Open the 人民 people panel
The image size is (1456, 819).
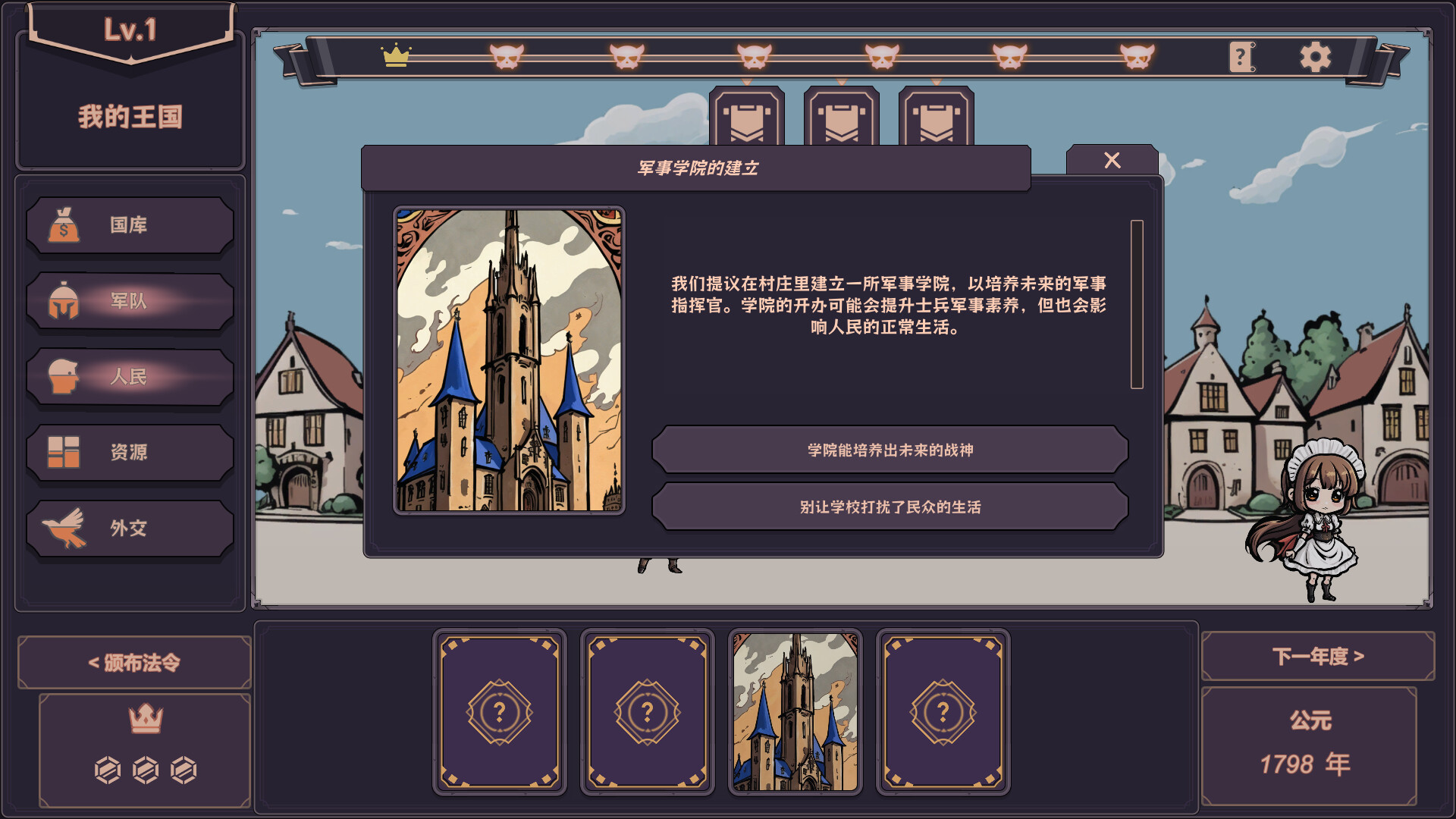click(x=129, y=377)
